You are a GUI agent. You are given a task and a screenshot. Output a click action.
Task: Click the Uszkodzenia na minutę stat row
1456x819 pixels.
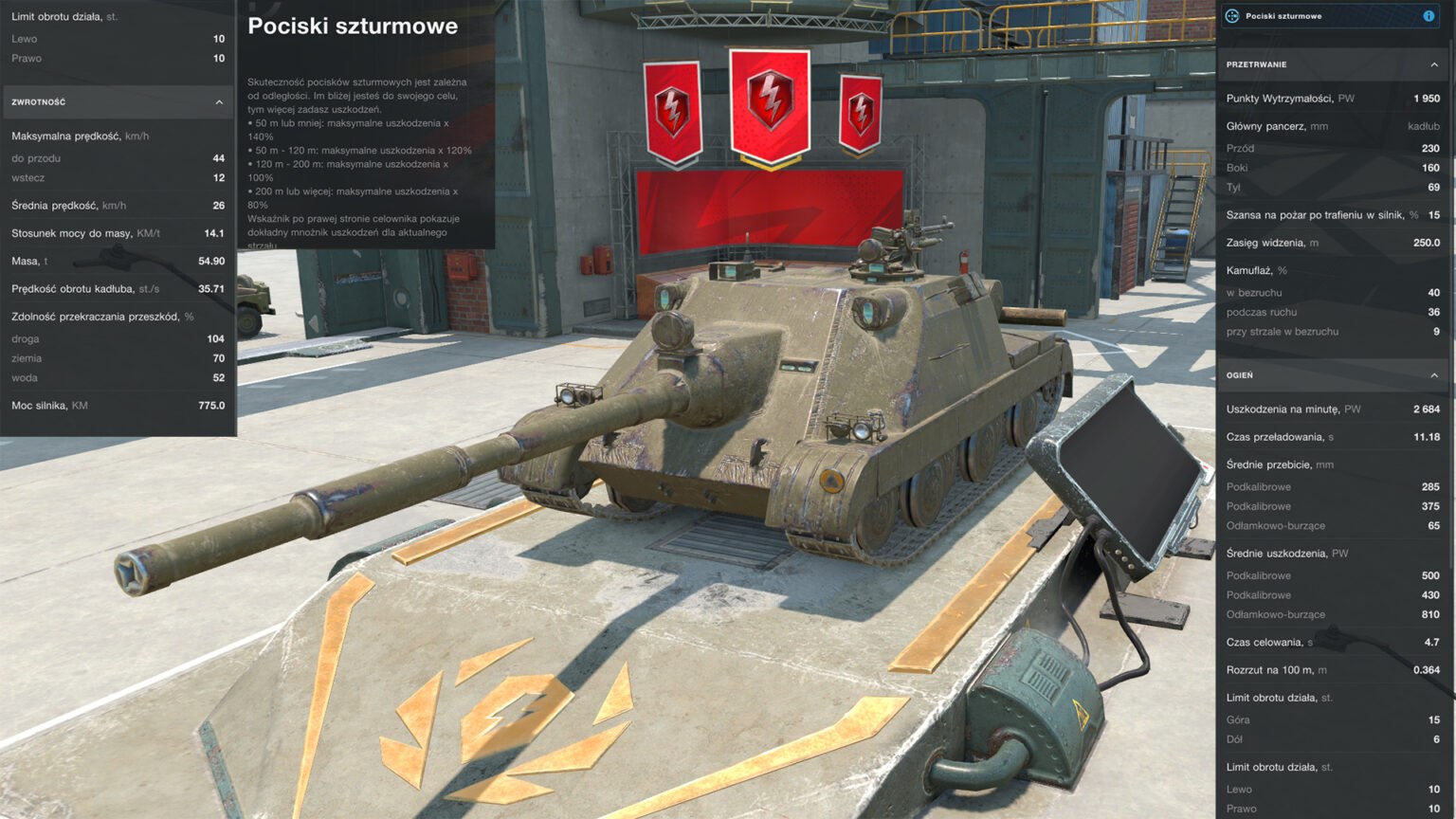coord(1327,409)
